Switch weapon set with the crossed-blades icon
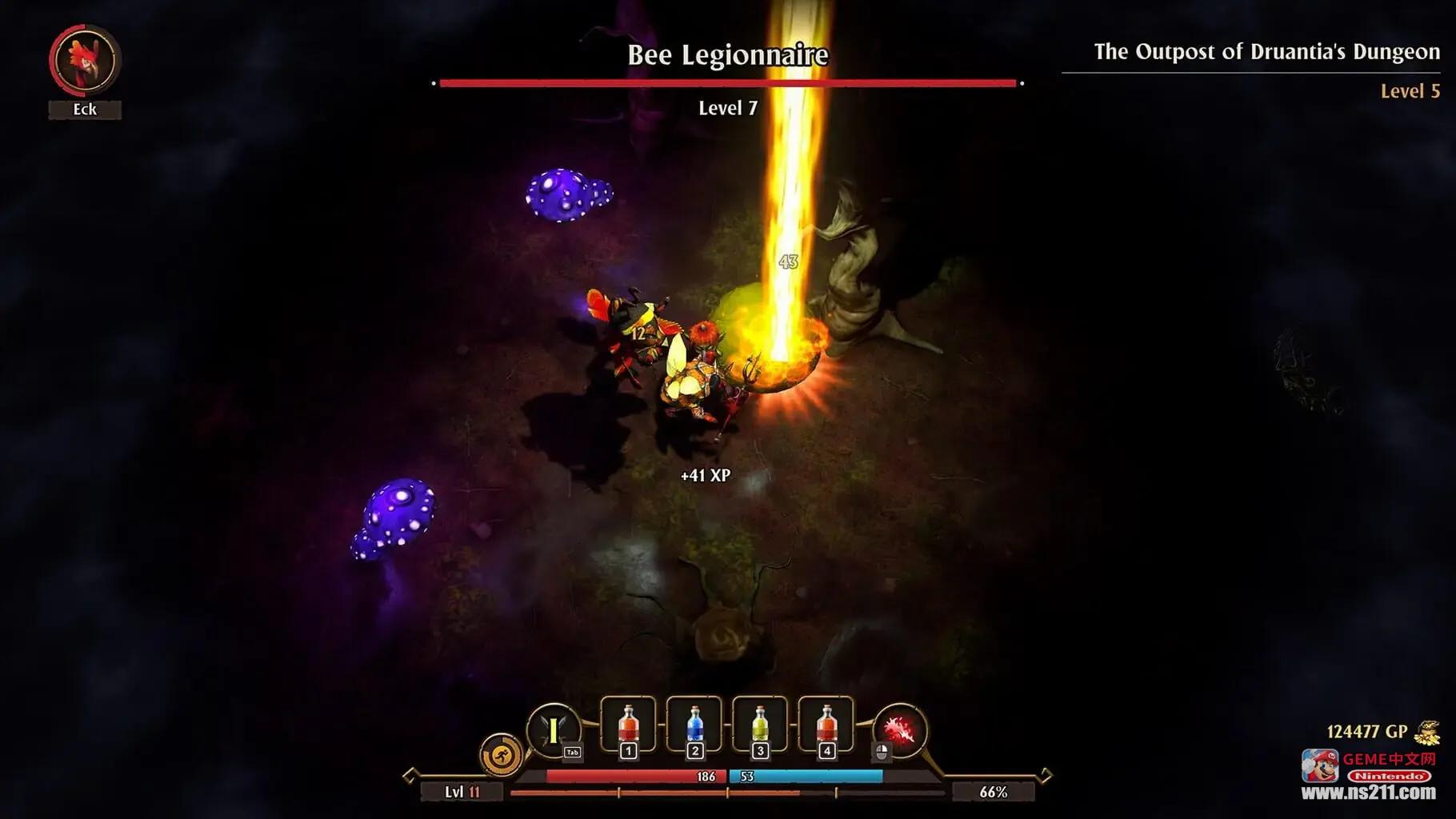The width and height of the screenshot is (1456, 819). click(x=553, y=730)
